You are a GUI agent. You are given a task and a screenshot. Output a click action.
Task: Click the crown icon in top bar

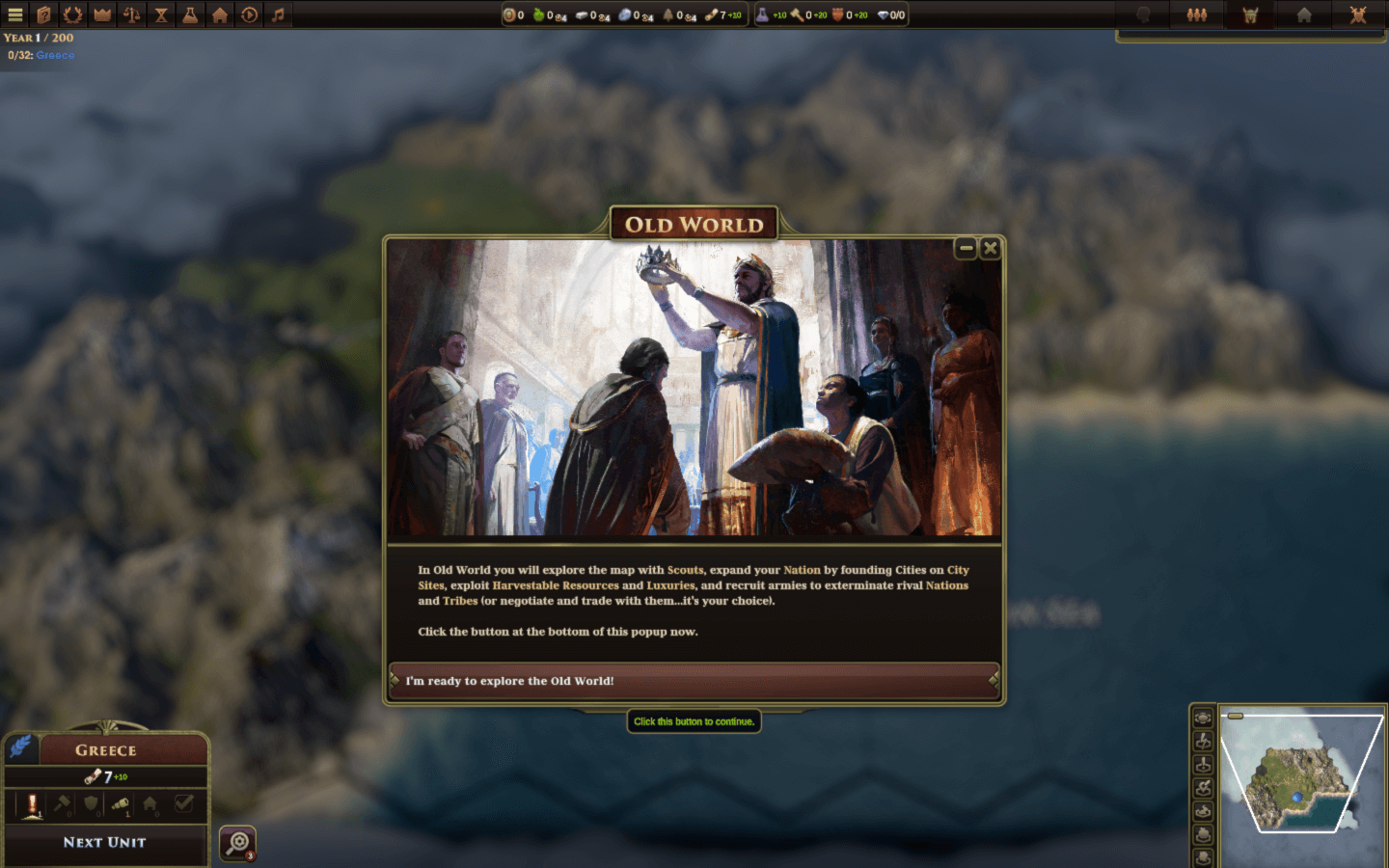102,14
